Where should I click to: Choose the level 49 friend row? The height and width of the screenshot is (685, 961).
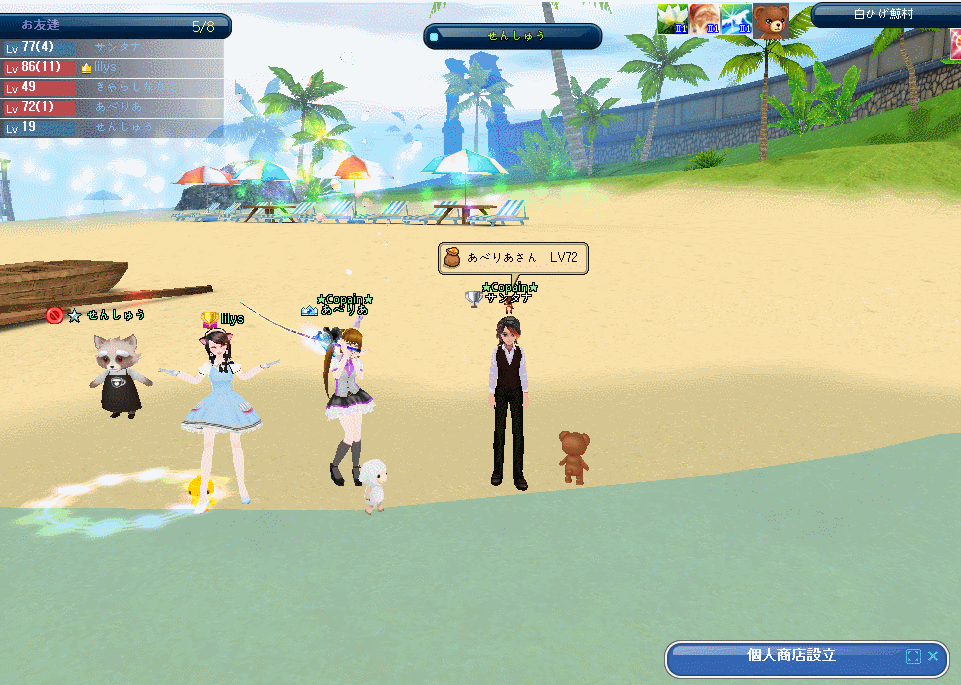point(112,87)
